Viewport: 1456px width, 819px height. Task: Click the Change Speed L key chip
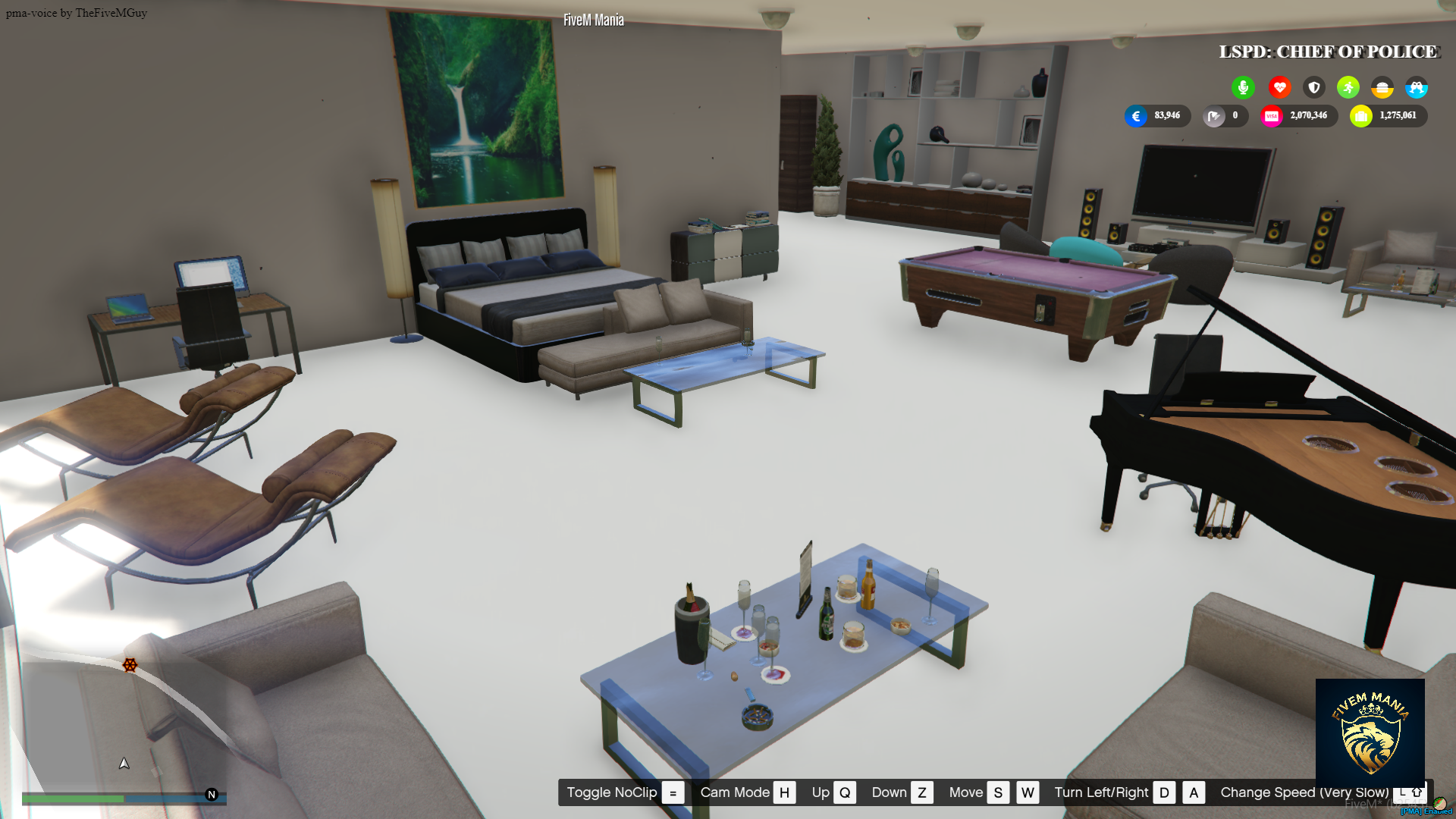click(x=1402, y=792)
